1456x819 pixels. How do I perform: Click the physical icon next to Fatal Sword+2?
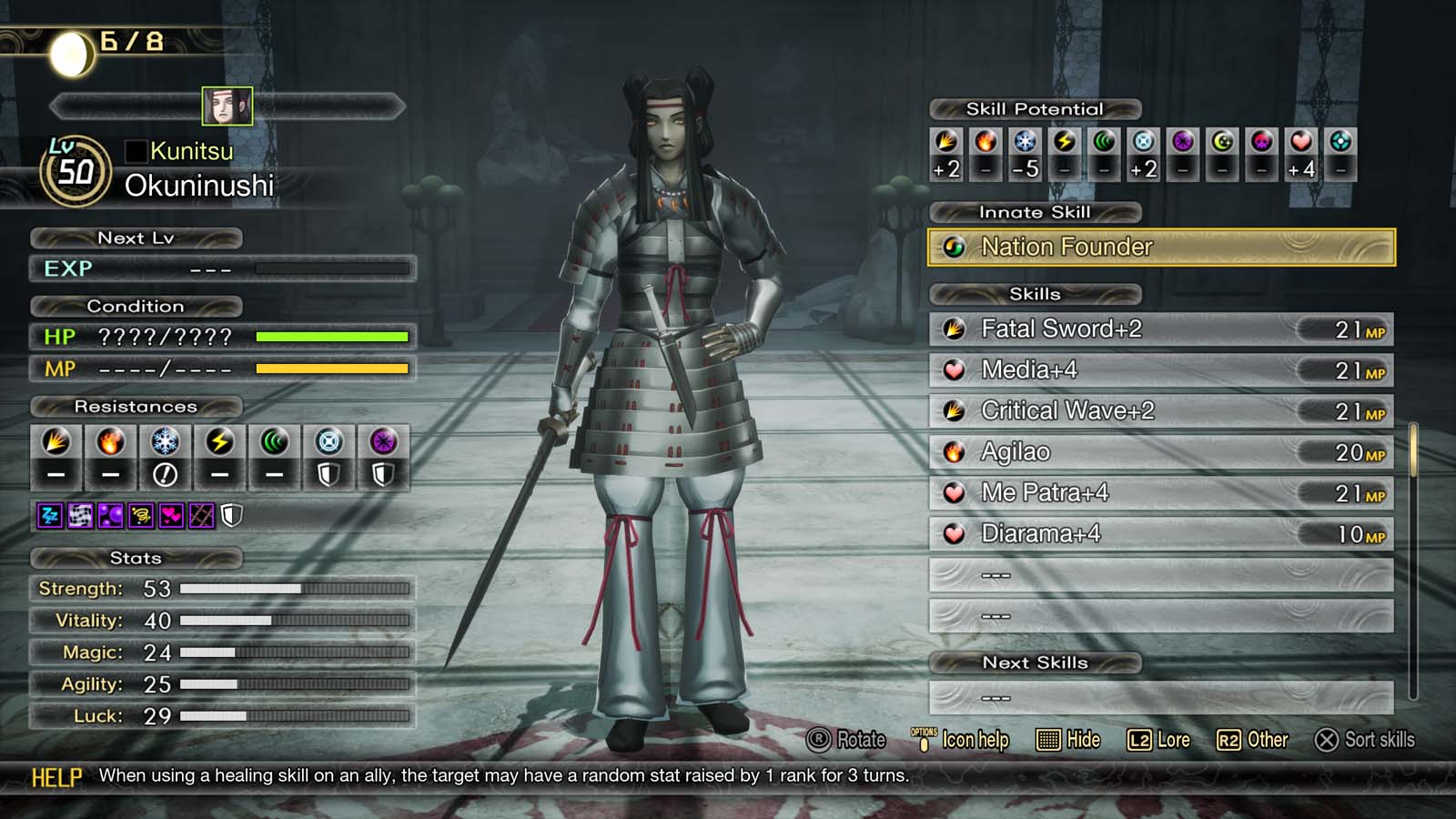(x=954, y=329)
